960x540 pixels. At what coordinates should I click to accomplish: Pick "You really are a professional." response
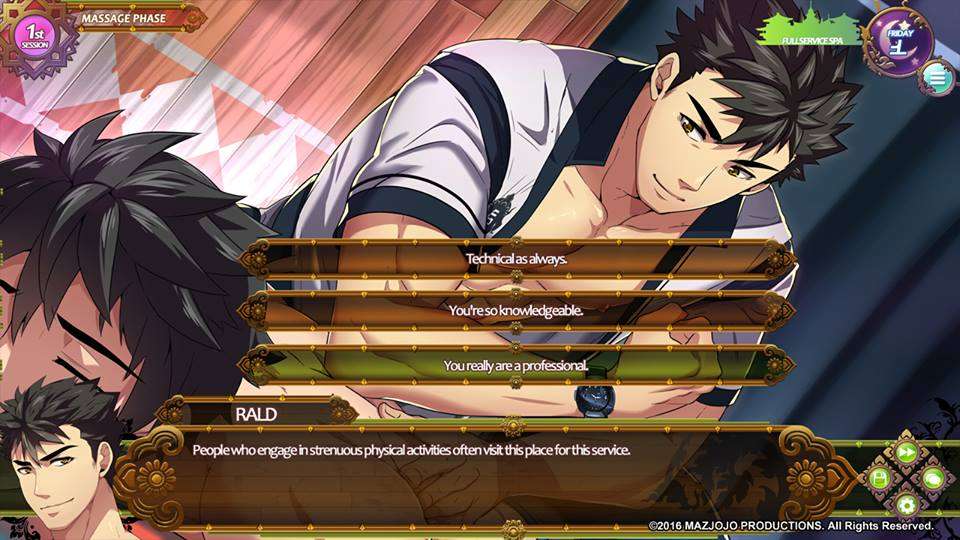pos(516,366)
